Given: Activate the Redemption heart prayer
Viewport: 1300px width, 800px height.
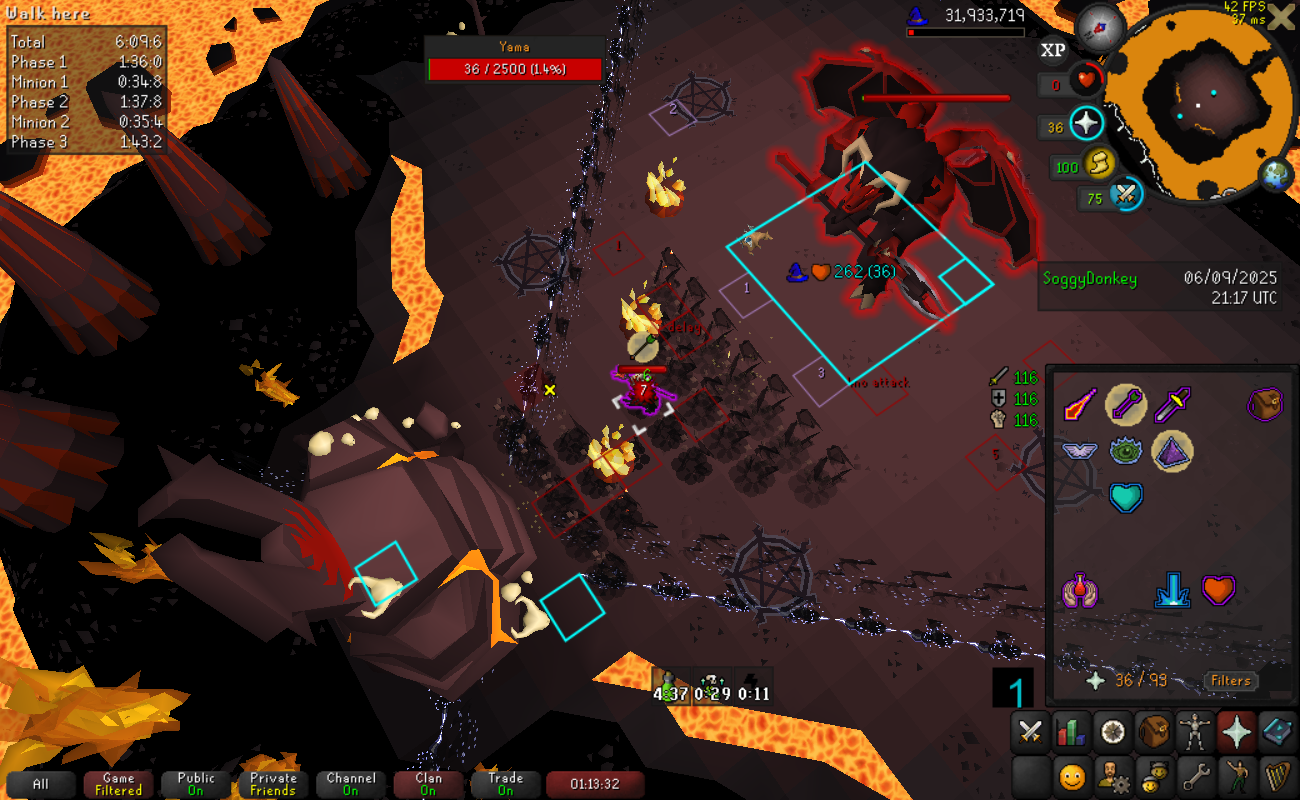Looking at the screenshot, I should (1217, 590).
